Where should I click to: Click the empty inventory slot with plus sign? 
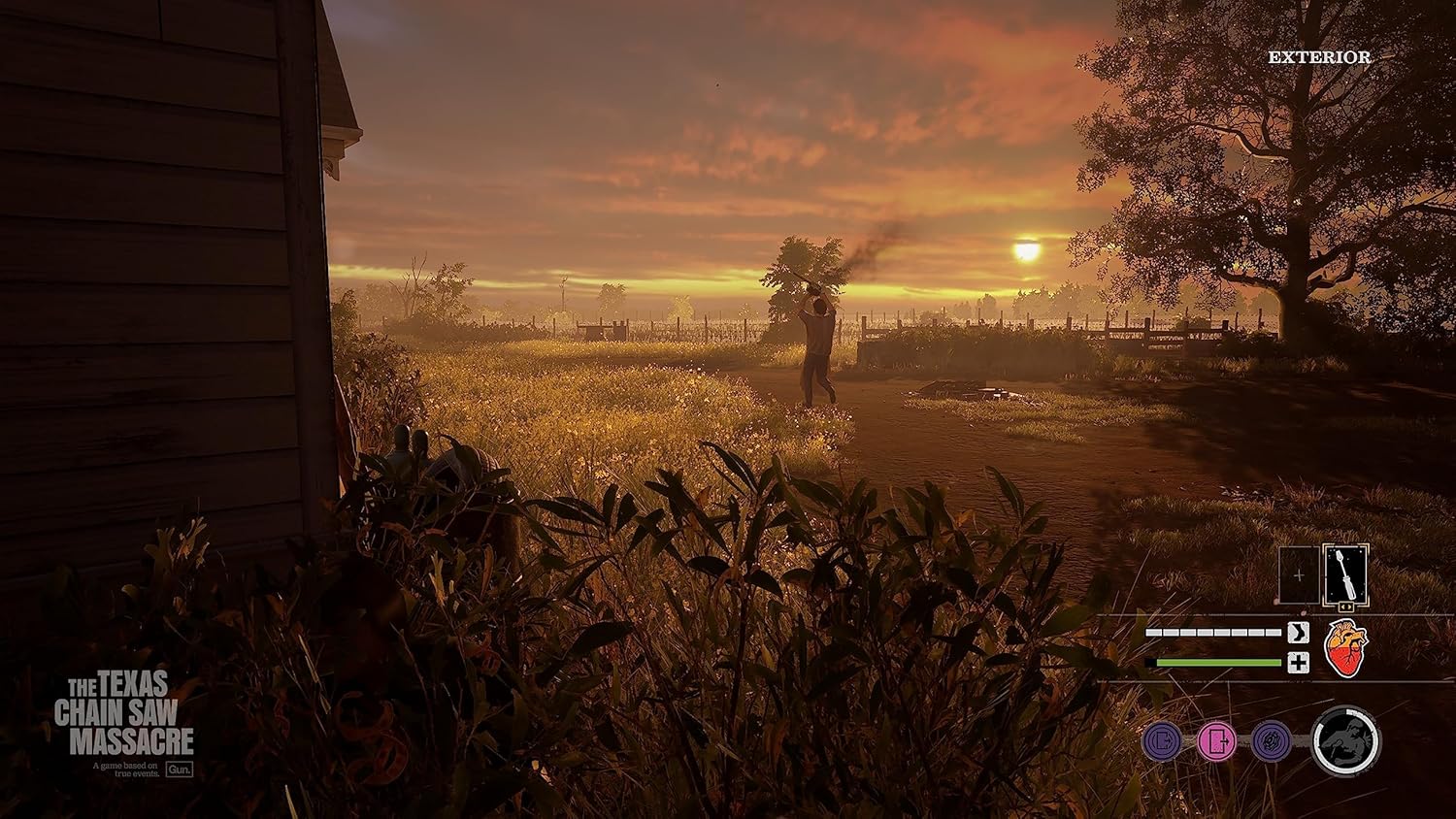[x=1299, y=574]
